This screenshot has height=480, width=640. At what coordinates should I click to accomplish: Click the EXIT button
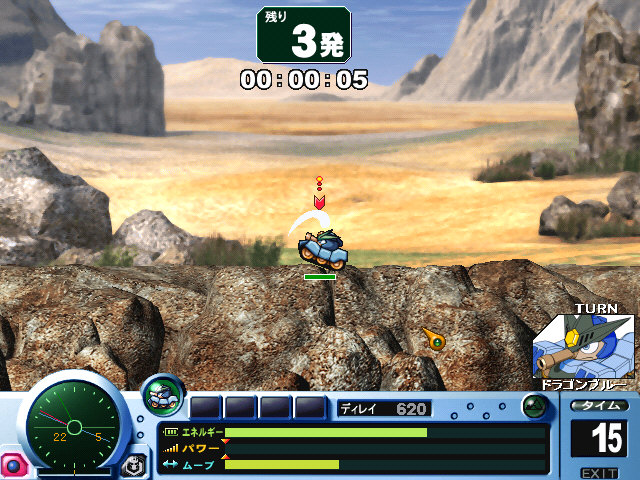point(598,472)
